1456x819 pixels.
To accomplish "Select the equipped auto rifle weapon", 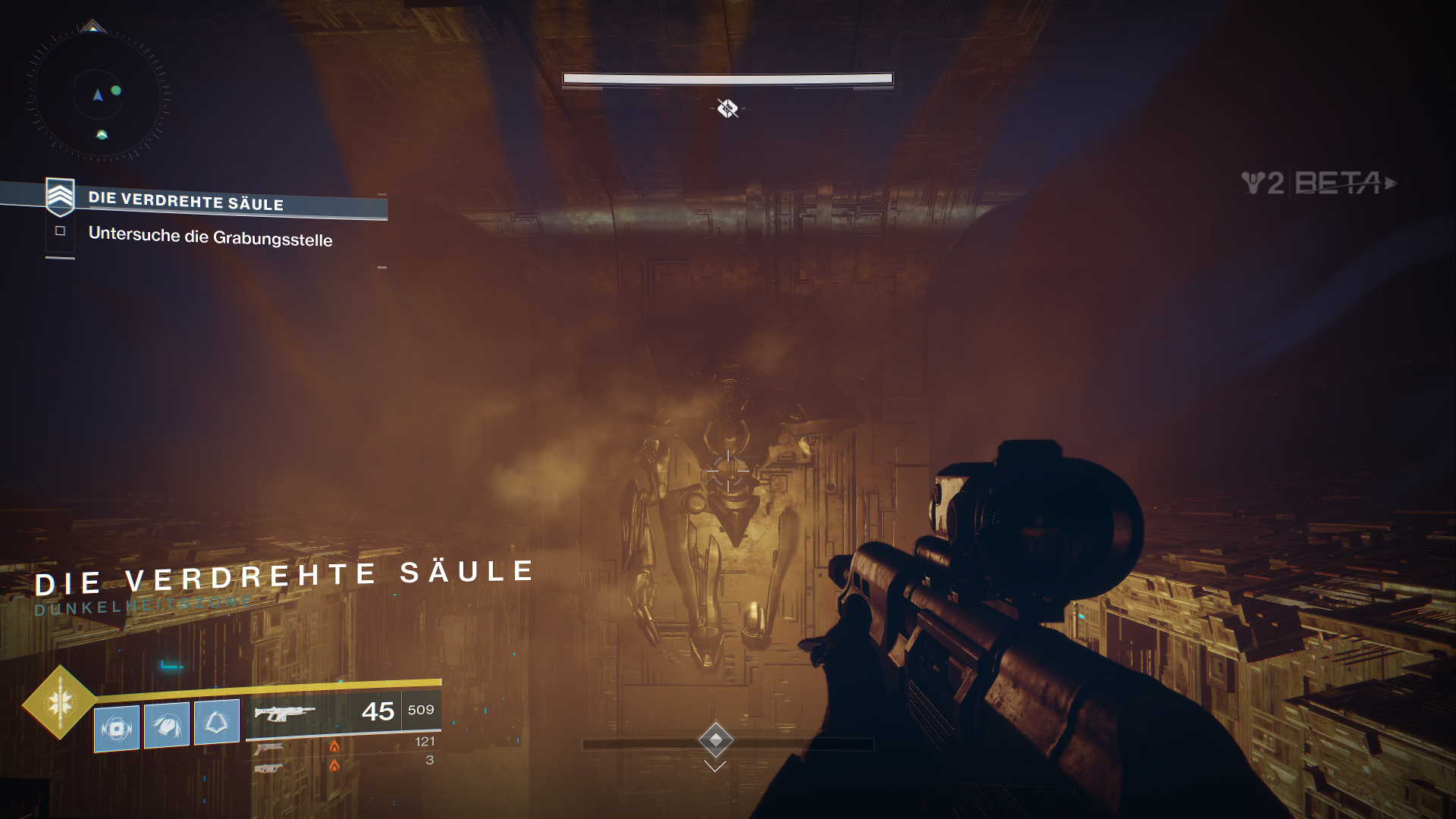I will point(285,714).
